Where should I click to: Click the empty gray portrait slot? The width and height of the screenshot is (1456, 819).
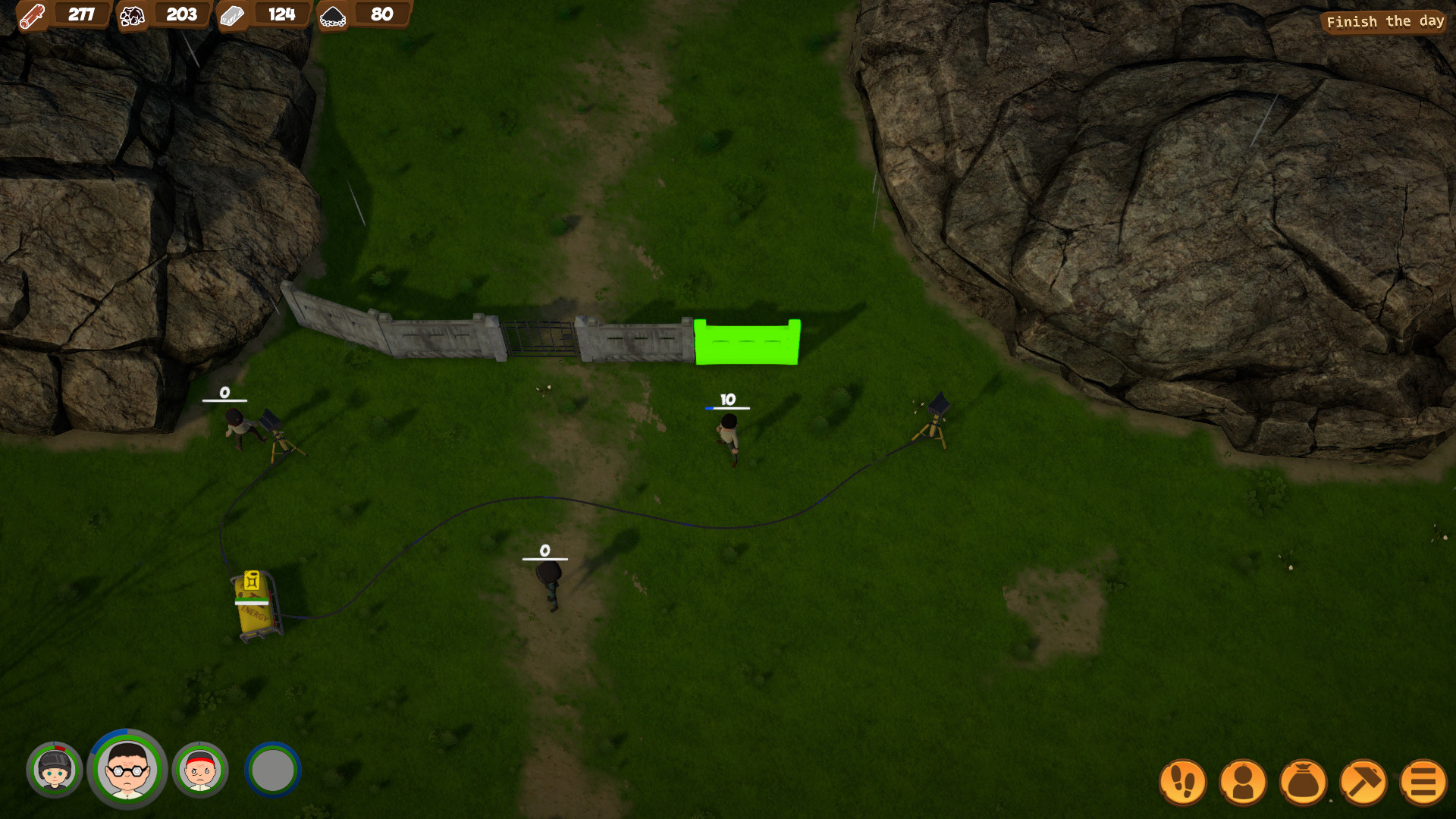273,769
